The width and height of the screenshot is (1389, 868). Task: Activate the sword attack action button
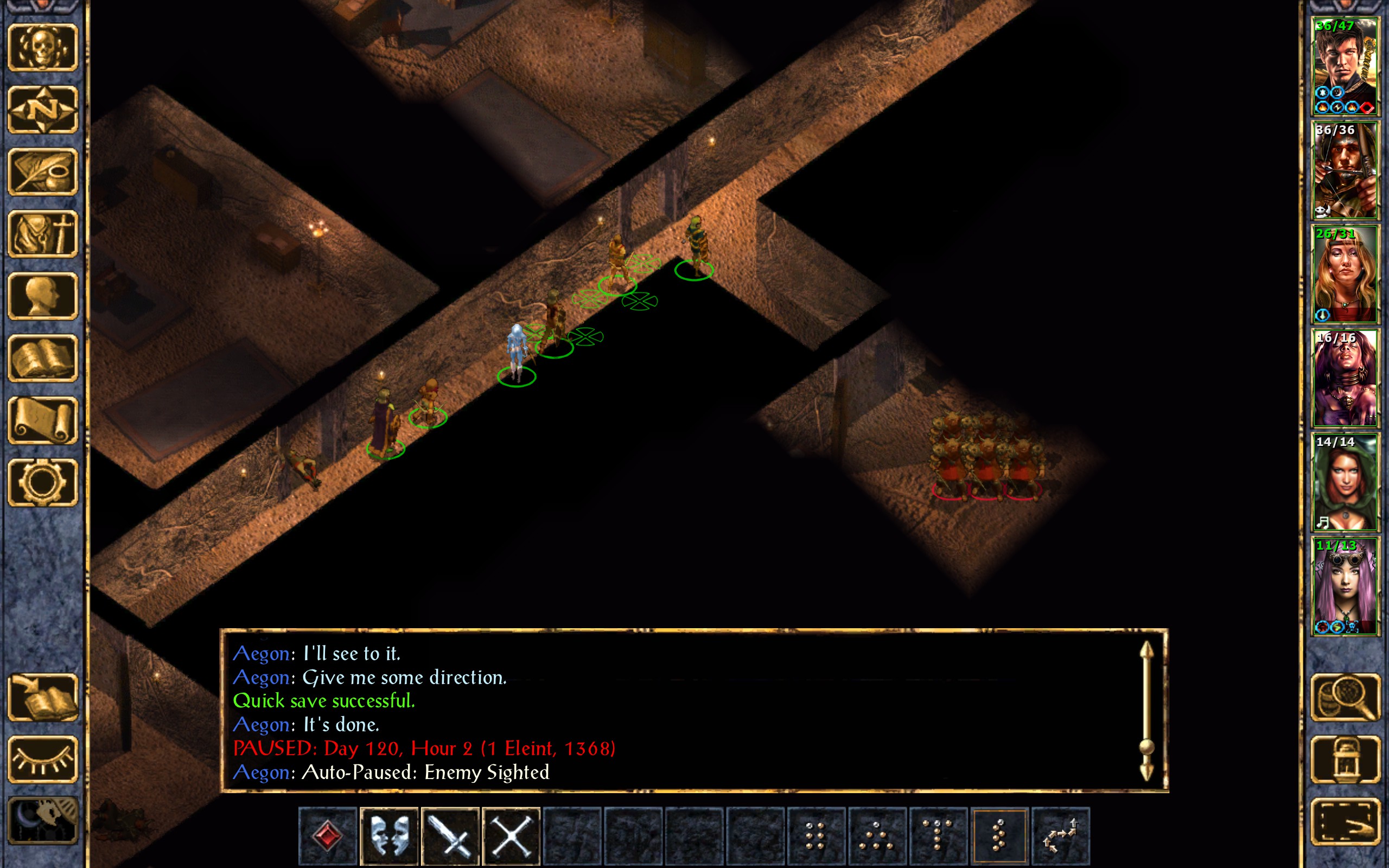coord(450,836)
